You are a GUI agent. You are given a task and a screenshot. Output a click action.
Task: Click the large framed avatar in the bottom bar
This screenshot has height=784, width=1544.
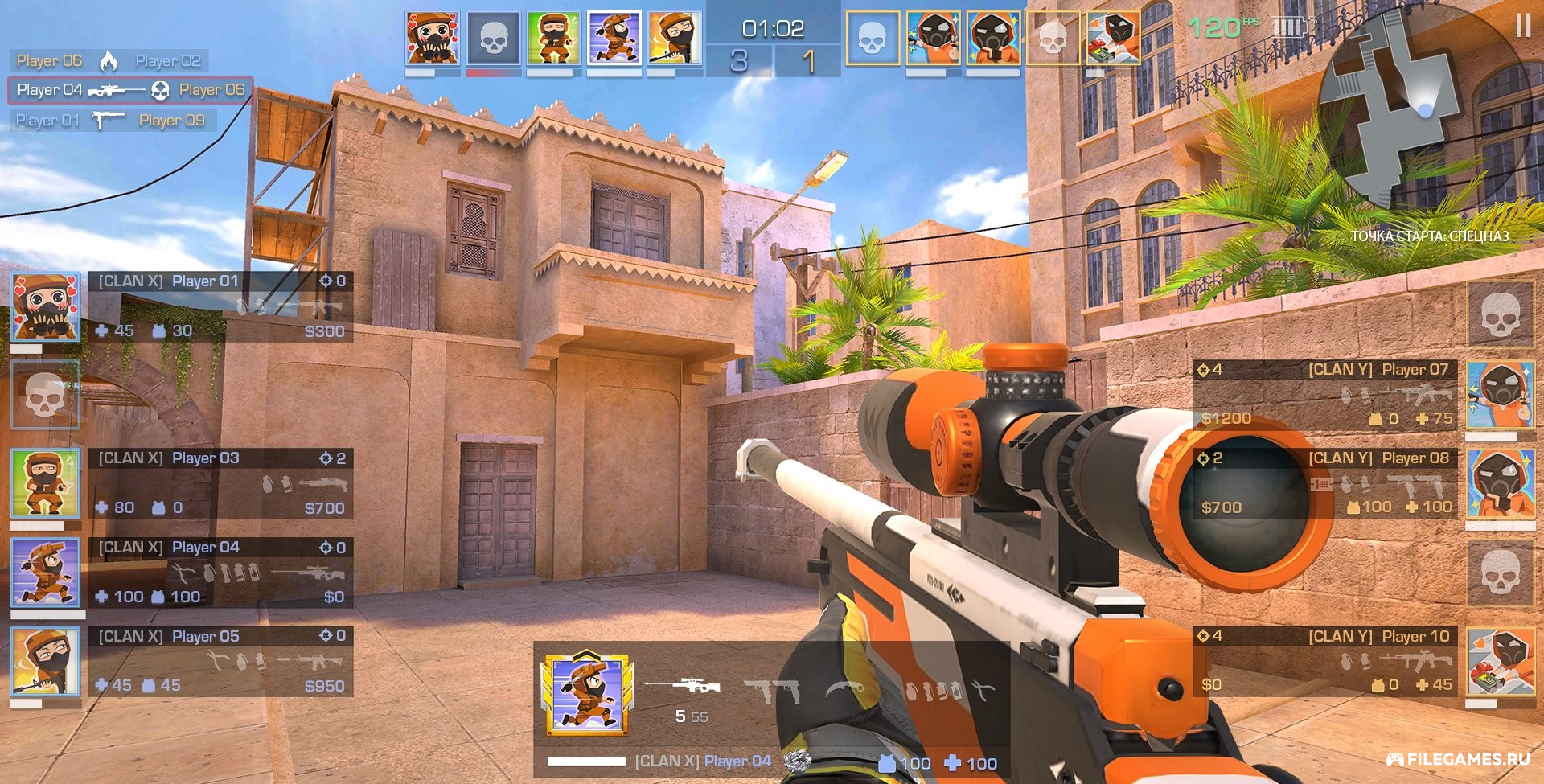[x=586, y=693]
